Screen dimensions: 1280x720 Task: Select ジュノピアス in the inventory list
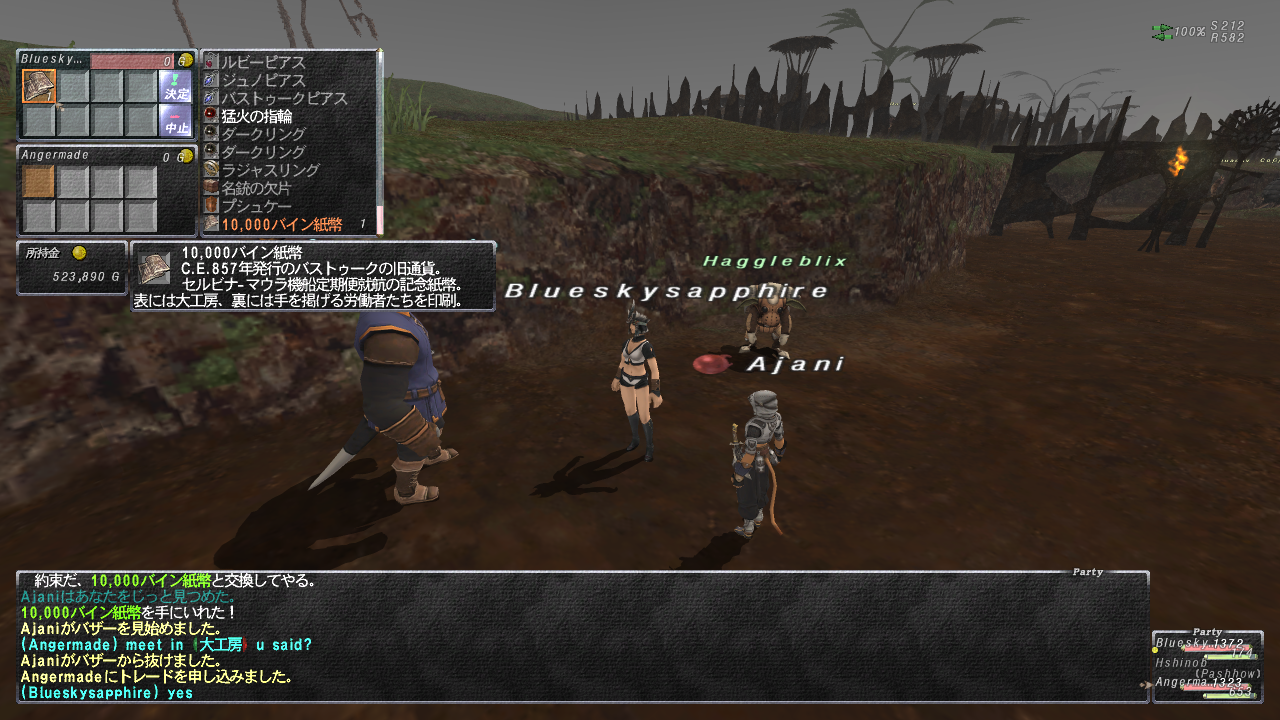coord(264,80)
